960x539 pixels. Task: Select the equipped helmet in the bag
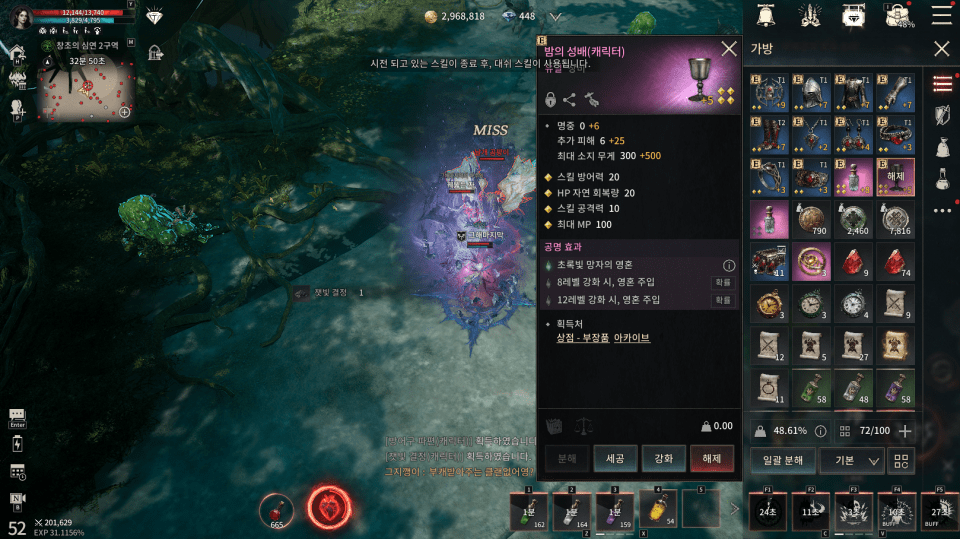pyautogui.click(x=811, y=93)
